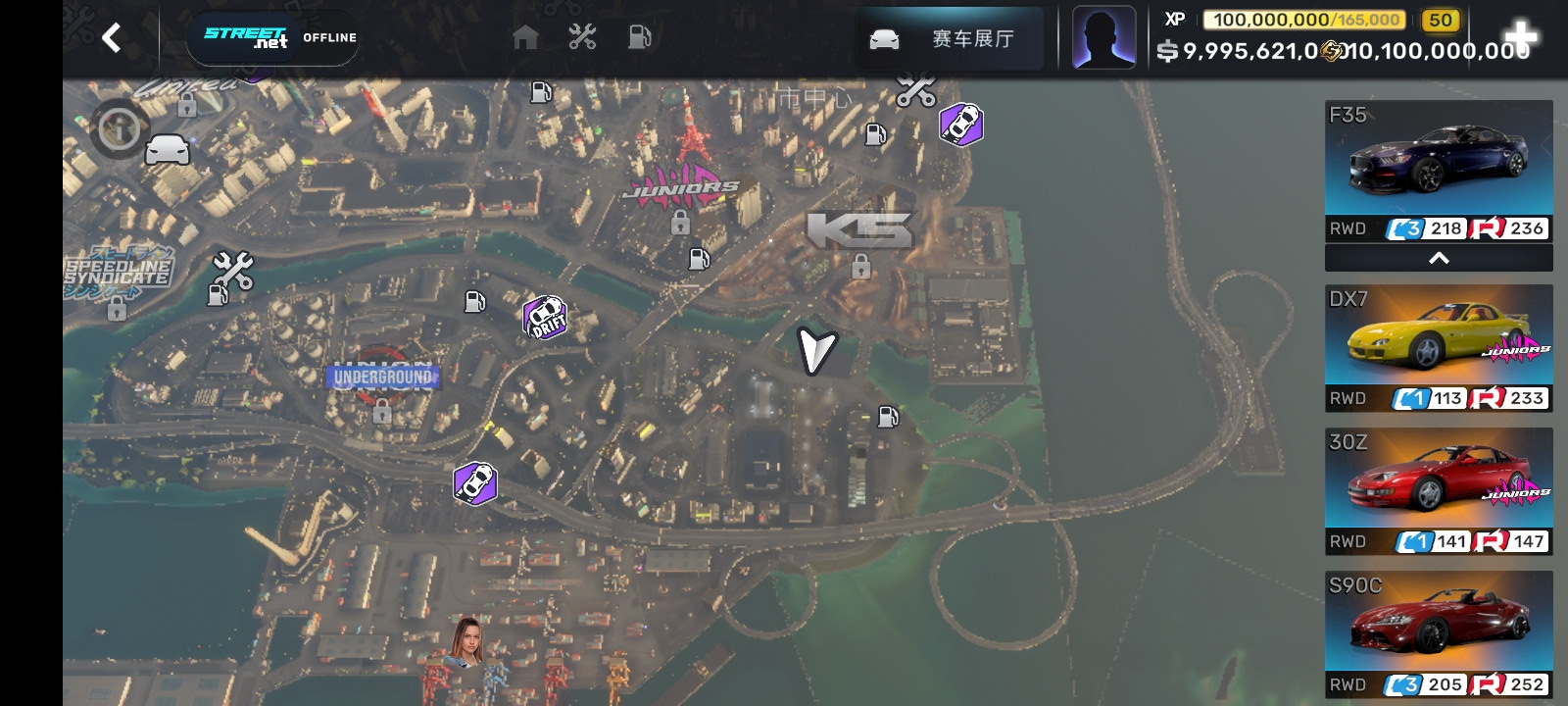Open the wrench tuning icon in top bar
The height and width of the screenshot is (706, 1568).
[x=582, y=38]
